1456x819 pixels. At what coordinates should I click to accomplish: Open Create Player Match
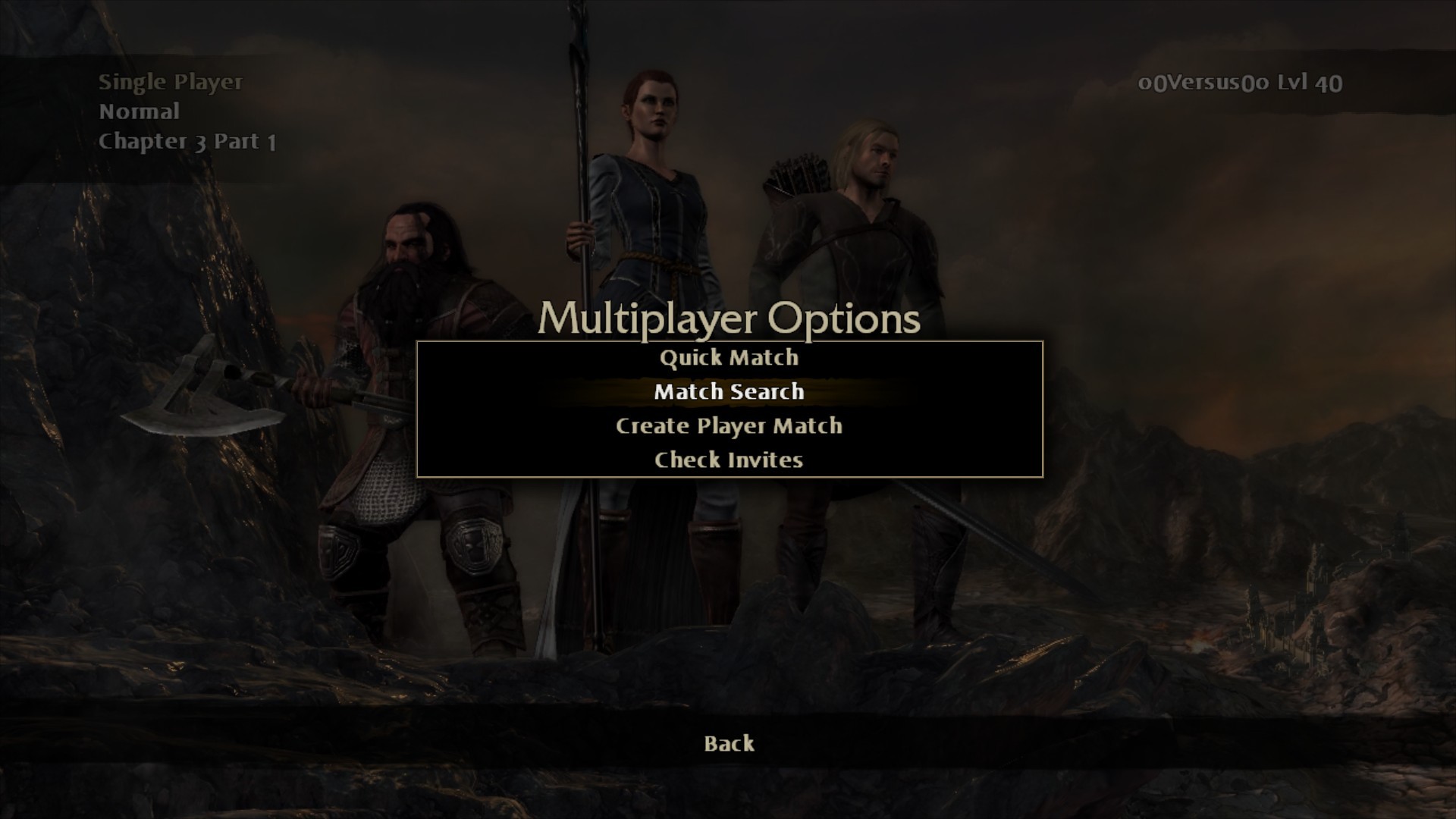pyautogui.click(x=729, y=426)
